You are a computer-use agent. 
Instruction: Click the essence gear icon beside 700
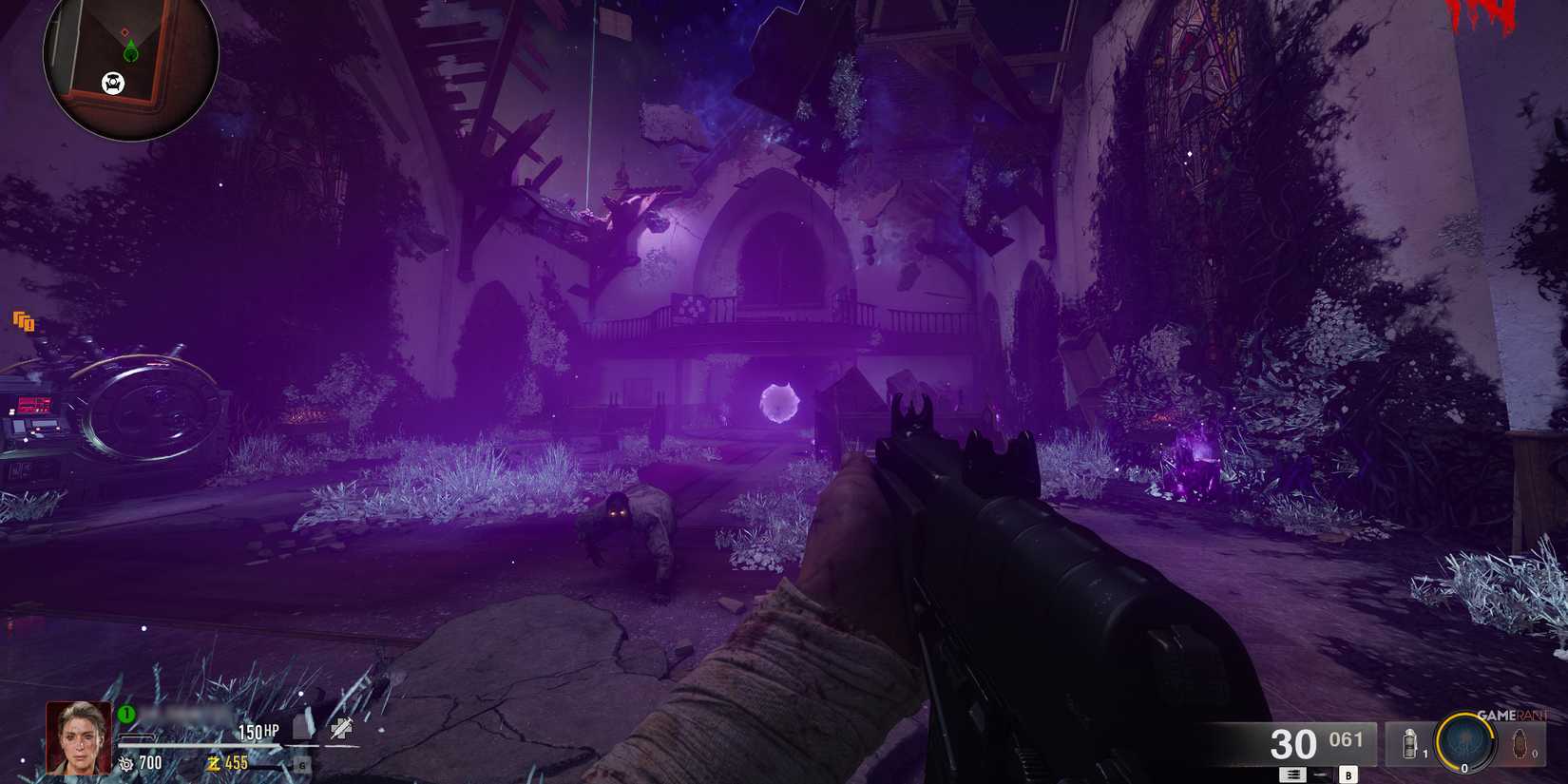[126, 762]
